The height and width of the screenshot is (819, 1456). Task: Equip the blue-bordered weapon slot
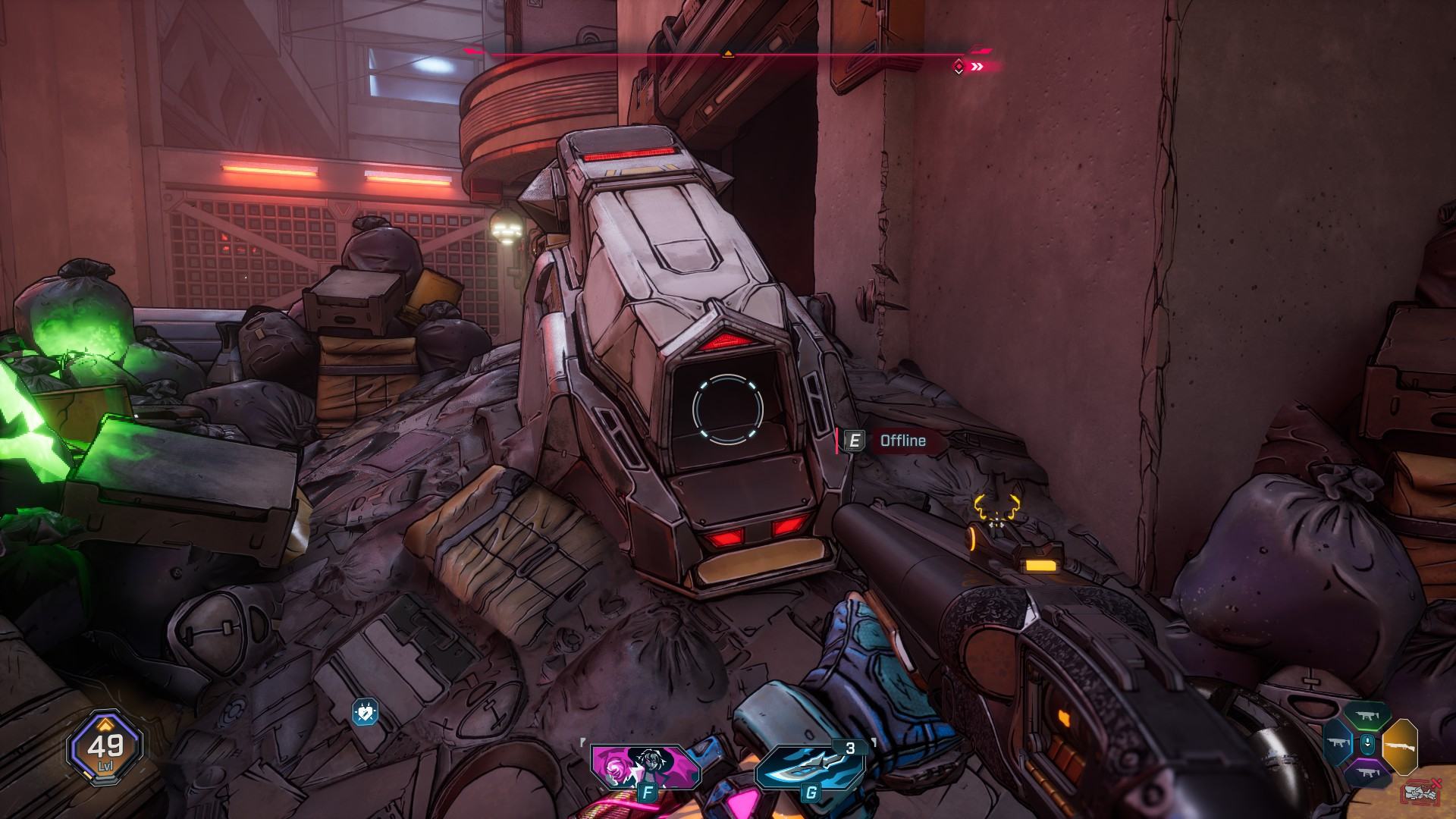(1338, 745)
